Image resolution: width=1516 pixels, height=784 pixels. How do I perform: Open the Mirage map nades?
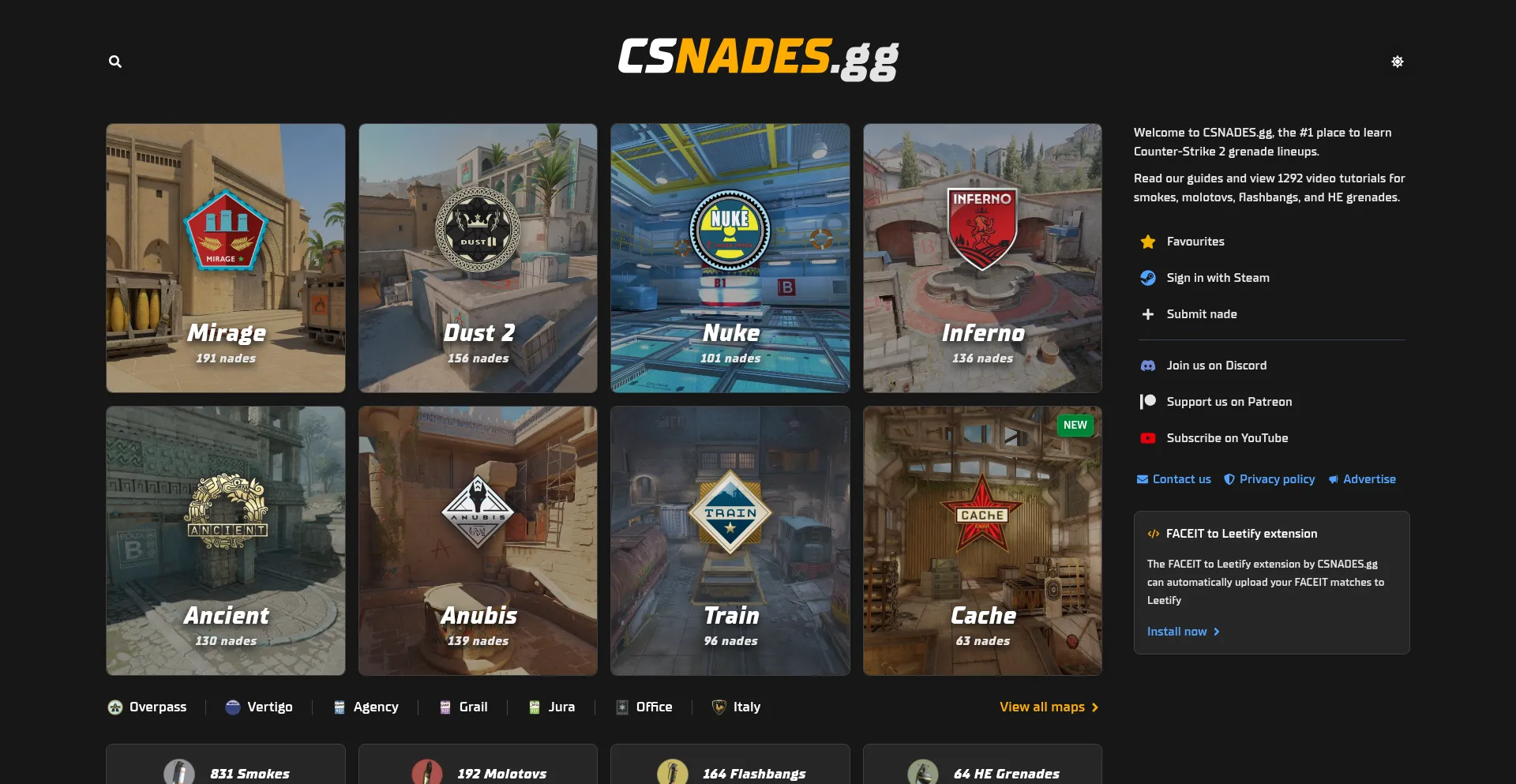pos(226,258)
